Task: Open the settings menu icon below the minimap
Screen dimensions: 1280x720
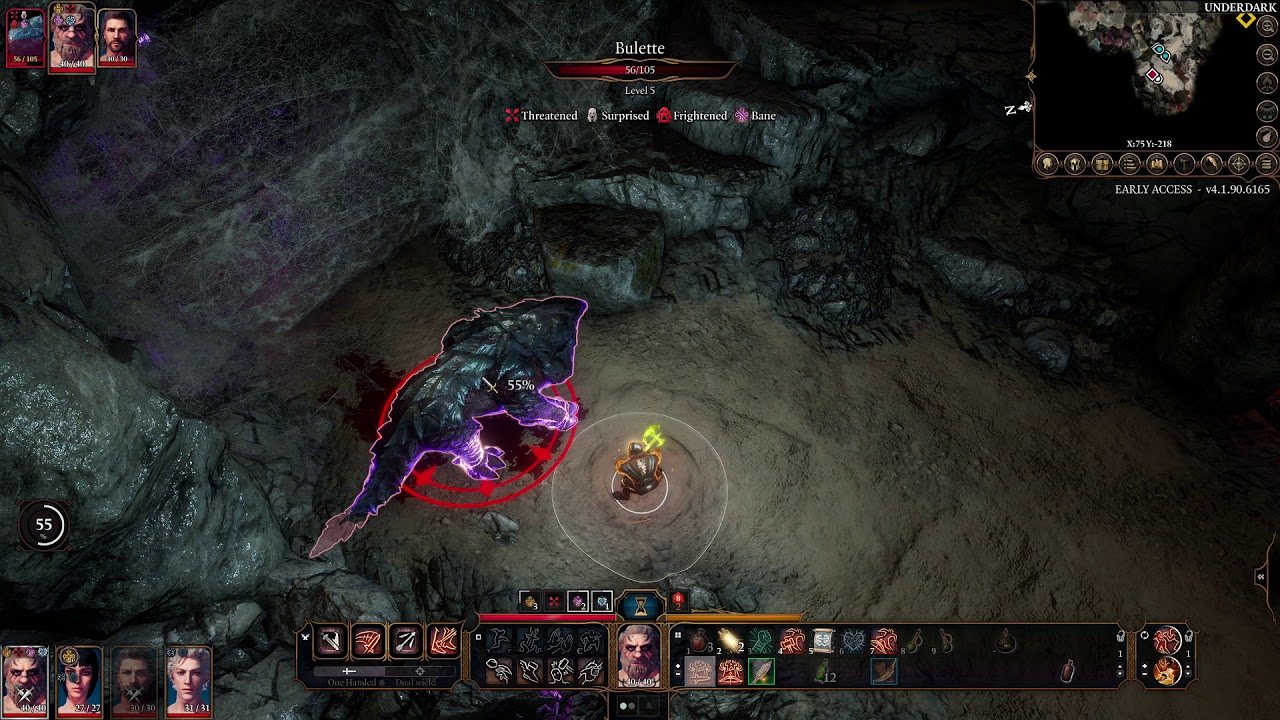Action: pos(1267,163)
